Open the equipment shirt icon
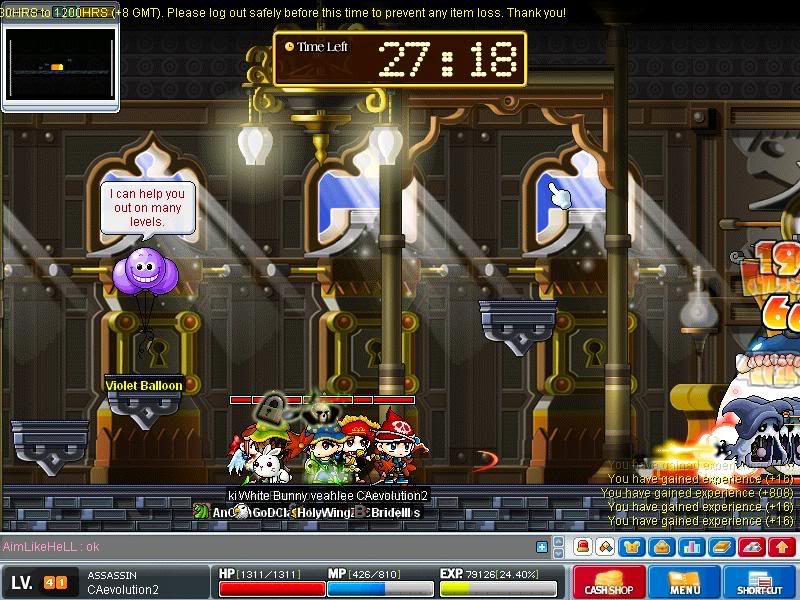The height and width of the screenshot is (600, 800). pyautogui.click(x=634, y=547)
